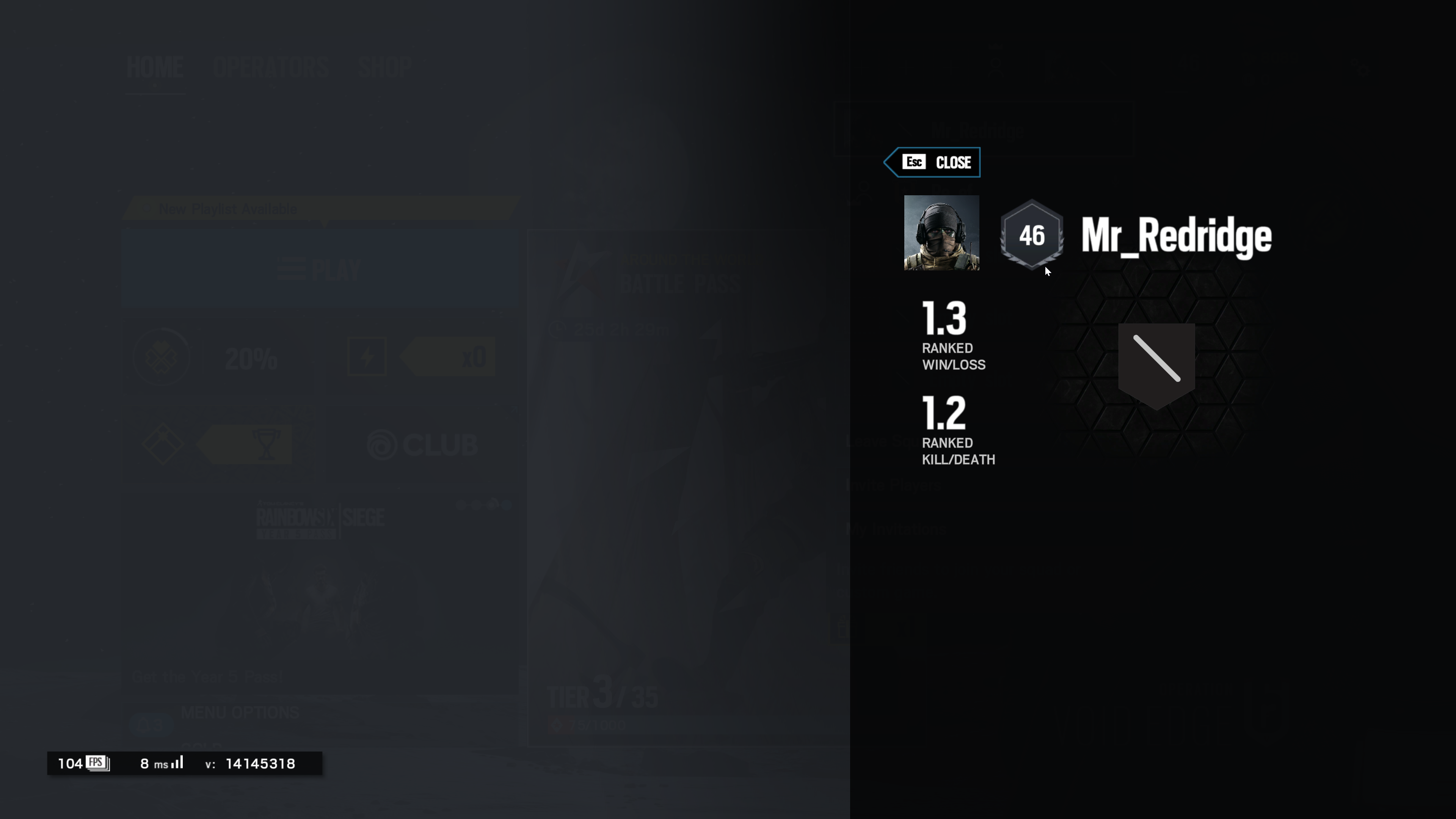
Task: Click the Mr_Redridge player name
Action: point(1176,236)
